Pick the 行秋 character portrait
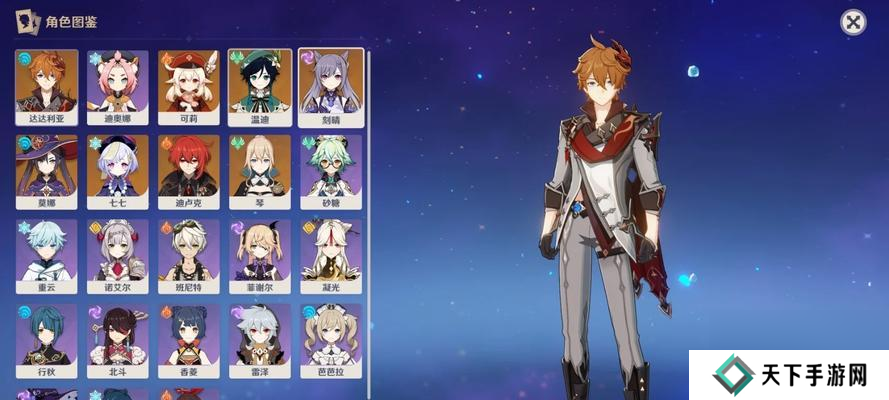 coord(47,341)
